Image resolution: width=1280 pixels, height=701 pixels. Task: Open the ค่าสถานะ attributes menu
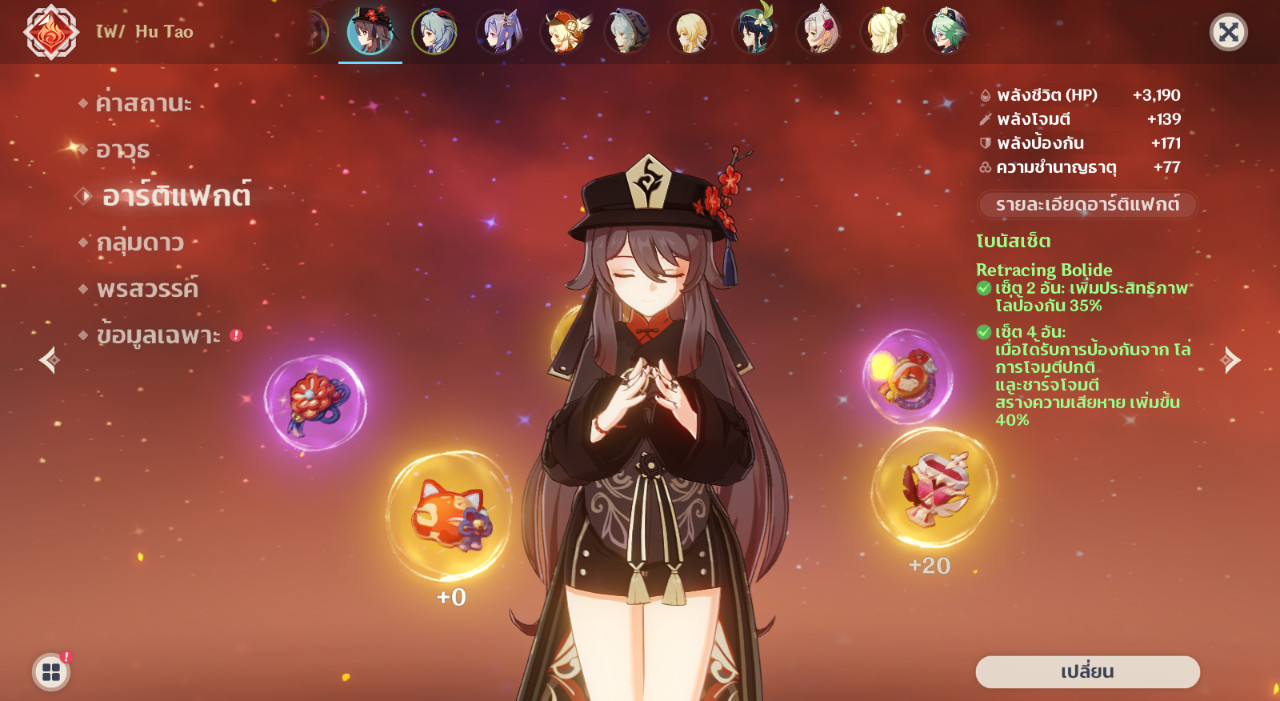(x=143, y=103)
